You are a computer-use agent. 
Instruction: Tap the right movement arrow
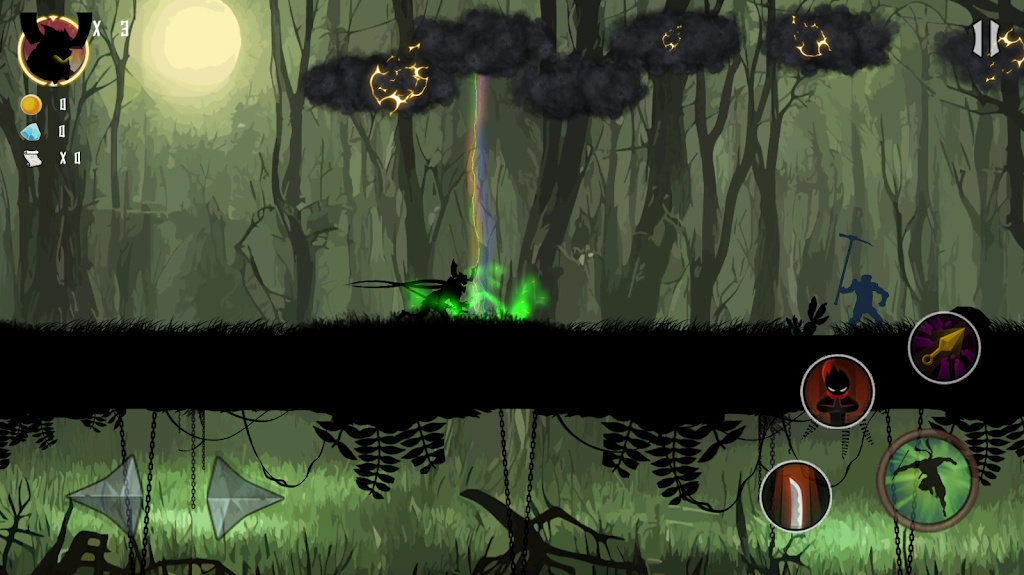coord(242,495)
